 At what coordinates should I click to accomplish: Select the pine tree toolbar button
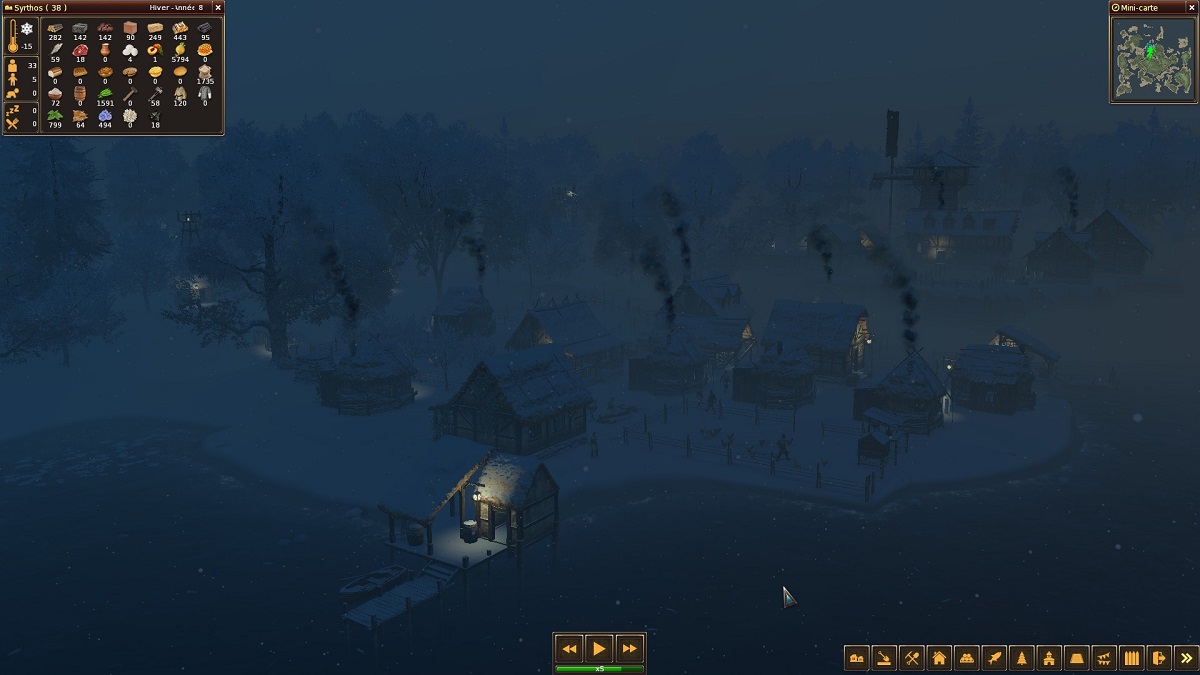[x=1021, y=658]
